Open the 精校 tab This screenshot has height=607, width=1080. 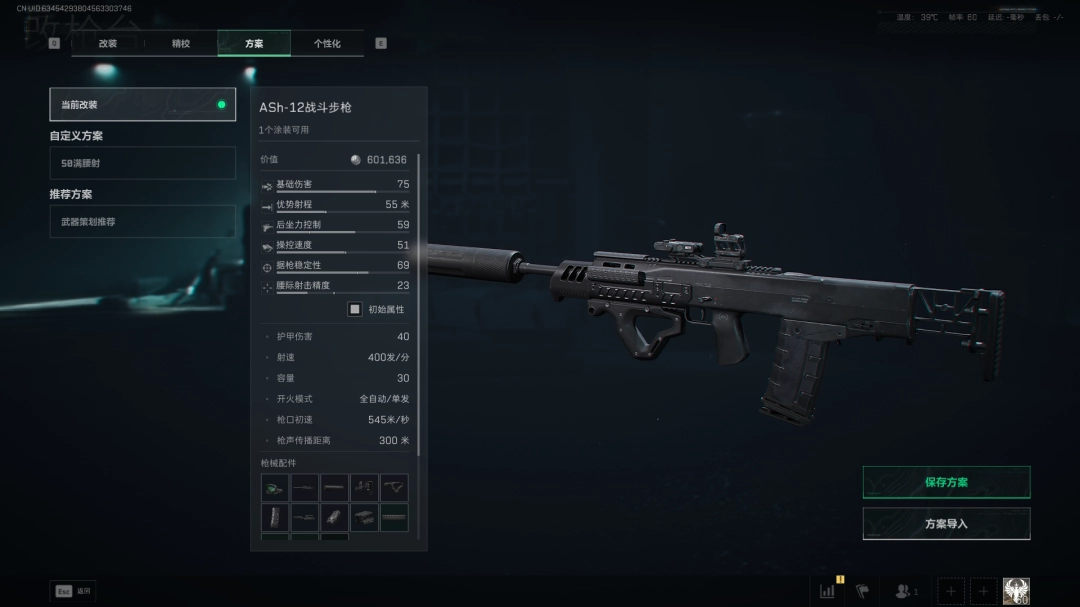181,43
